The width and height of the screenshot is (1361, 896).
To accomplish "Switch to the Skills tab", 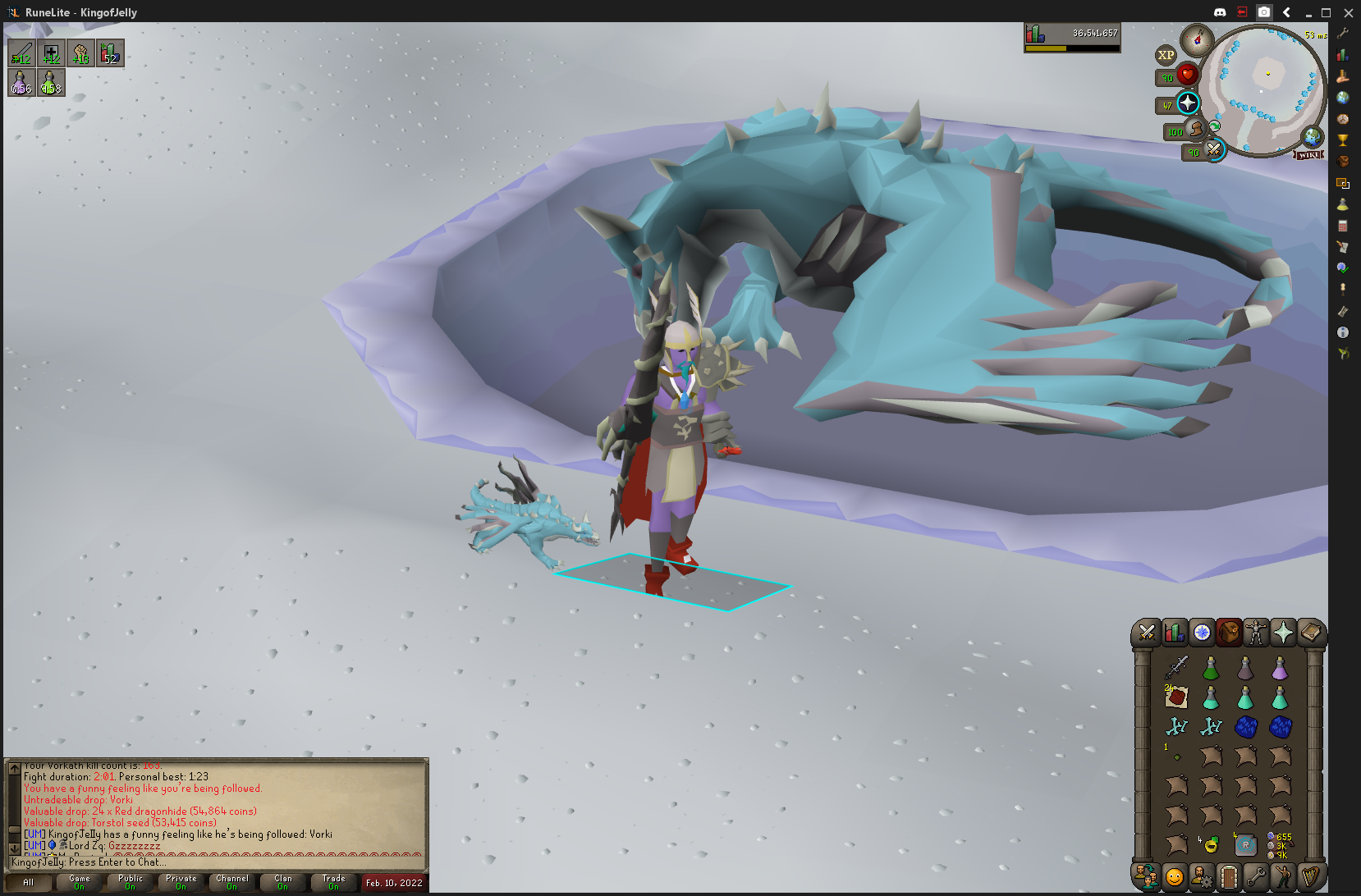I will coord(1174,633).
